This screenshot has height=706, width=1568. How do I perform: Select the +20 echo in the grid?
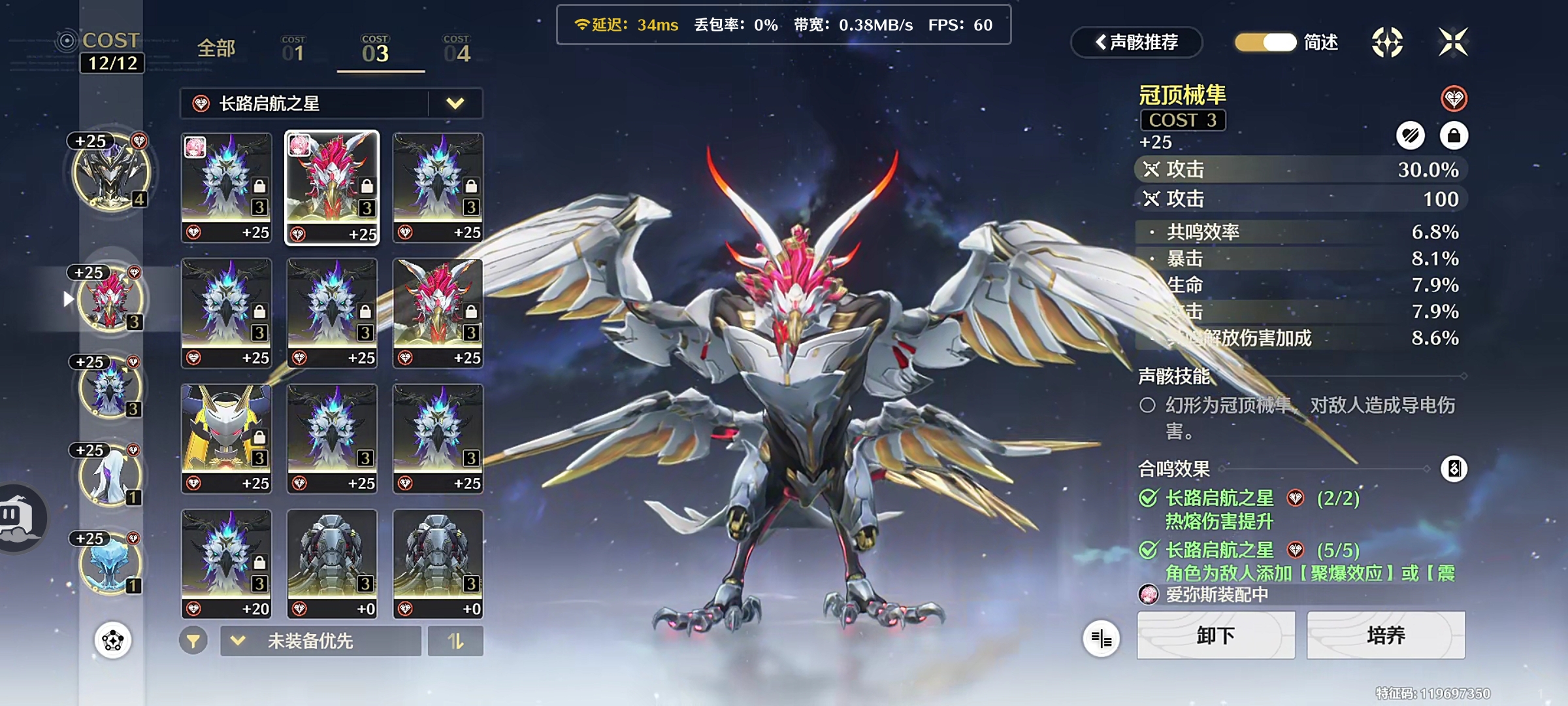pos(226,563)
